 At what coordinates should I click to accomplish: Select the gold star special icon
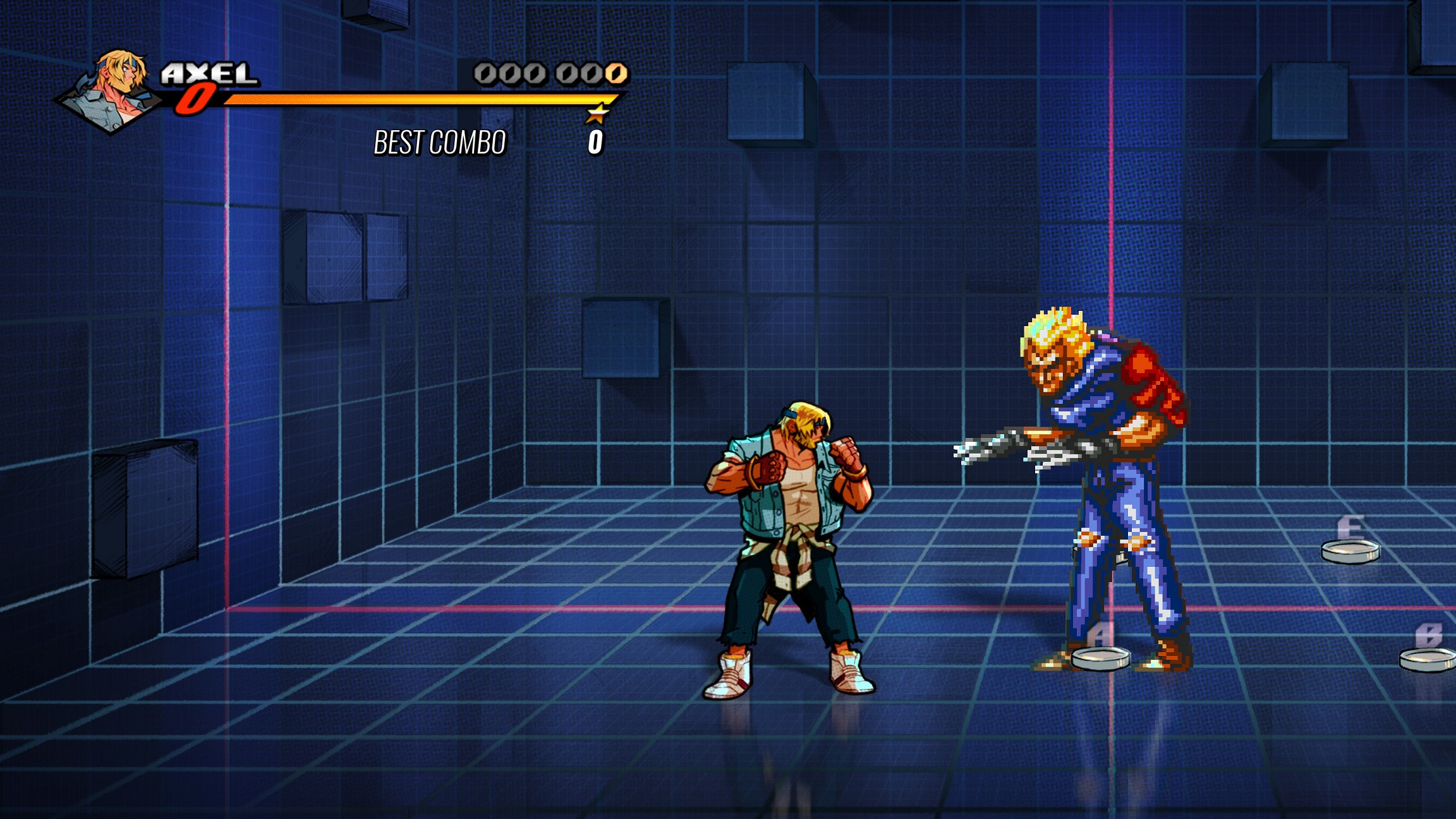point(597,114)
